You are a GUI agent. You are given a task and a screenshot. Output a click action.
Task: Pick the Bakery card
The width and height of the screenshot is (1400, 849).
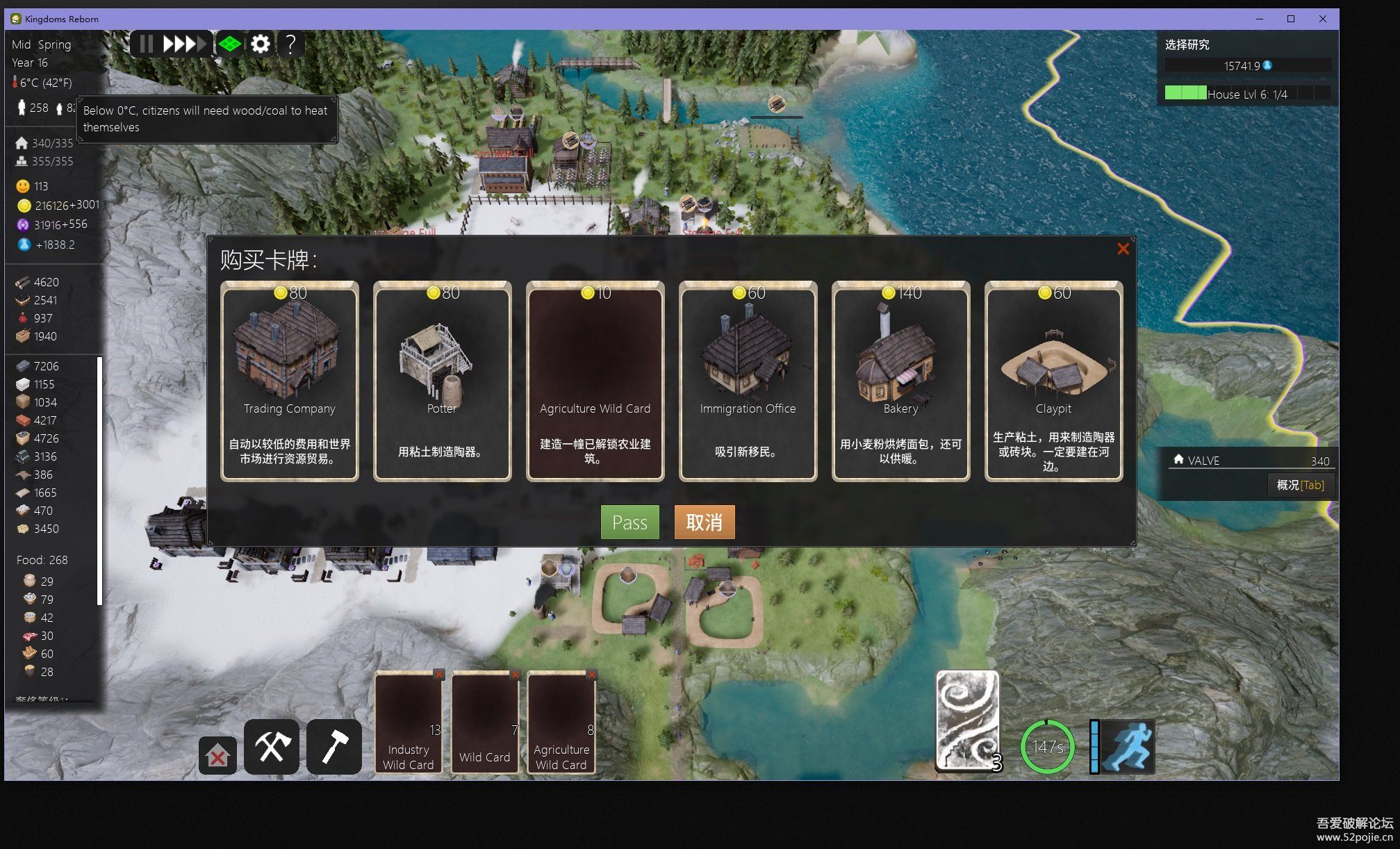click(900, 381)
